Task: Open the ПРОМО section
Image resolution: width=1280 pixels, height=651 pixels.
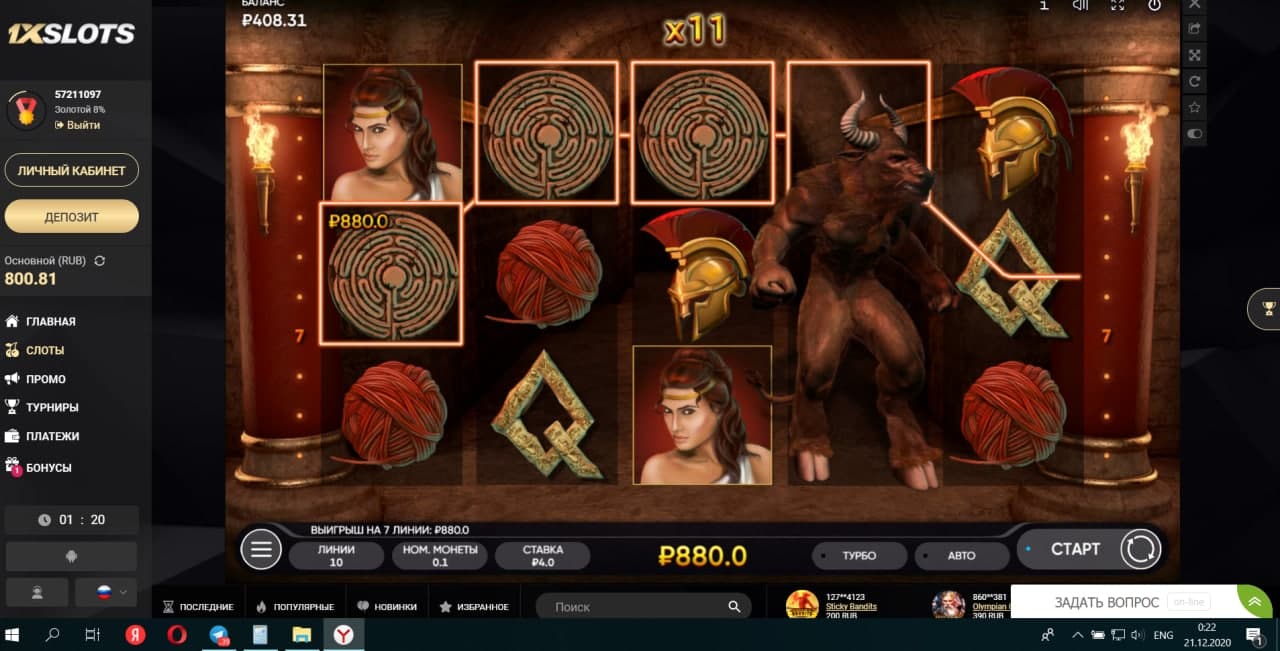Action: 46,379
